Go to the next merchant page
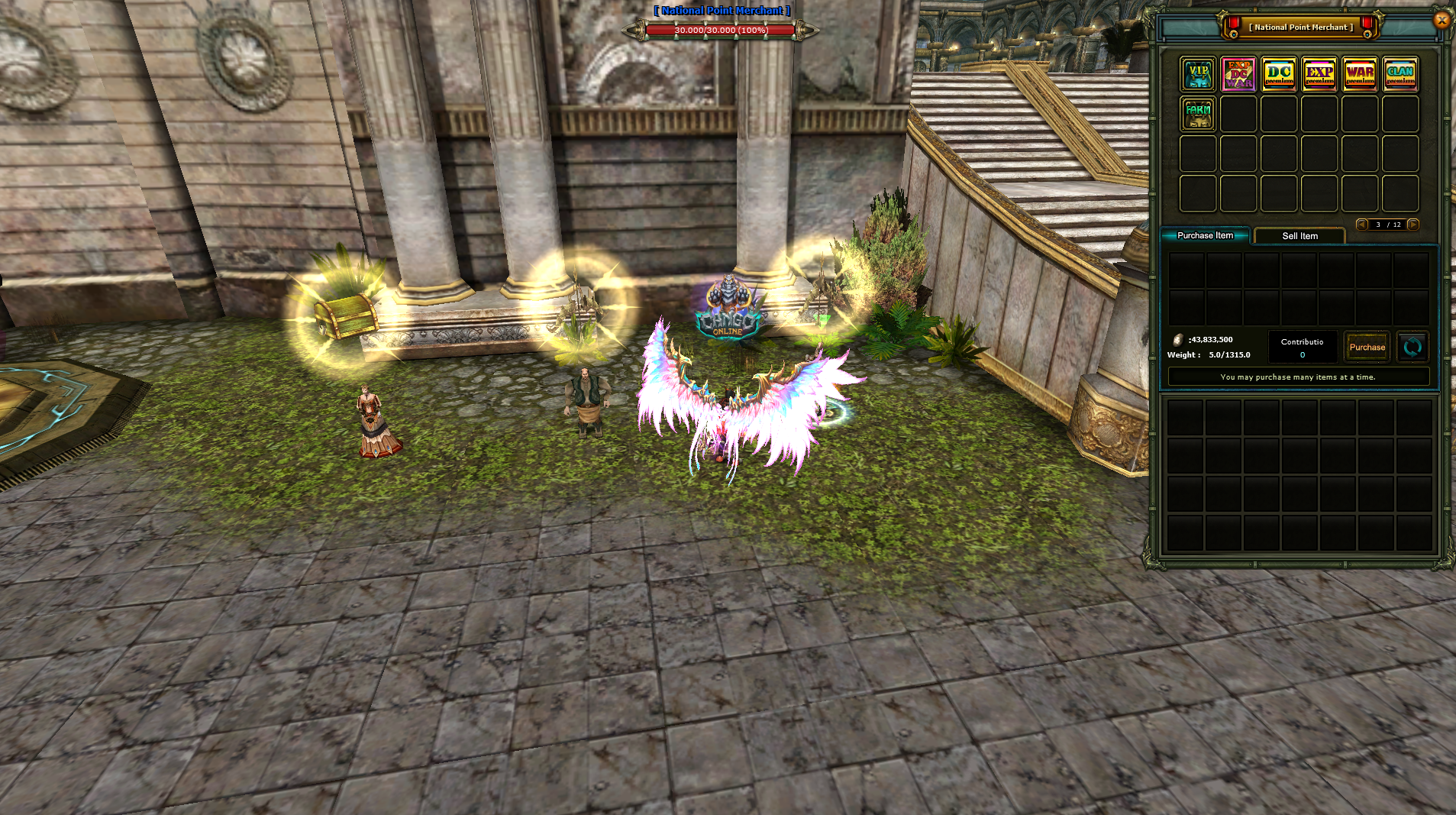Viewport: 1456px width, 815px height. (1413, 225)
